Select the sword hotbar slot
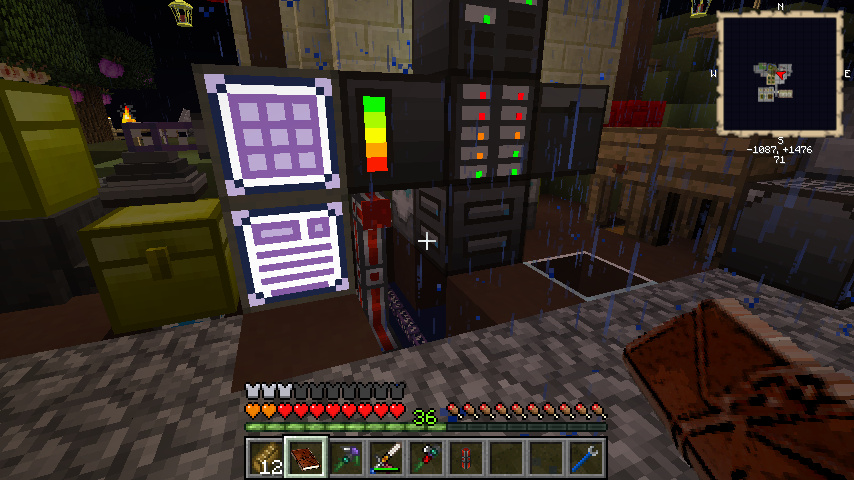This screenshot has width=854, height=480. coord(385,458)
